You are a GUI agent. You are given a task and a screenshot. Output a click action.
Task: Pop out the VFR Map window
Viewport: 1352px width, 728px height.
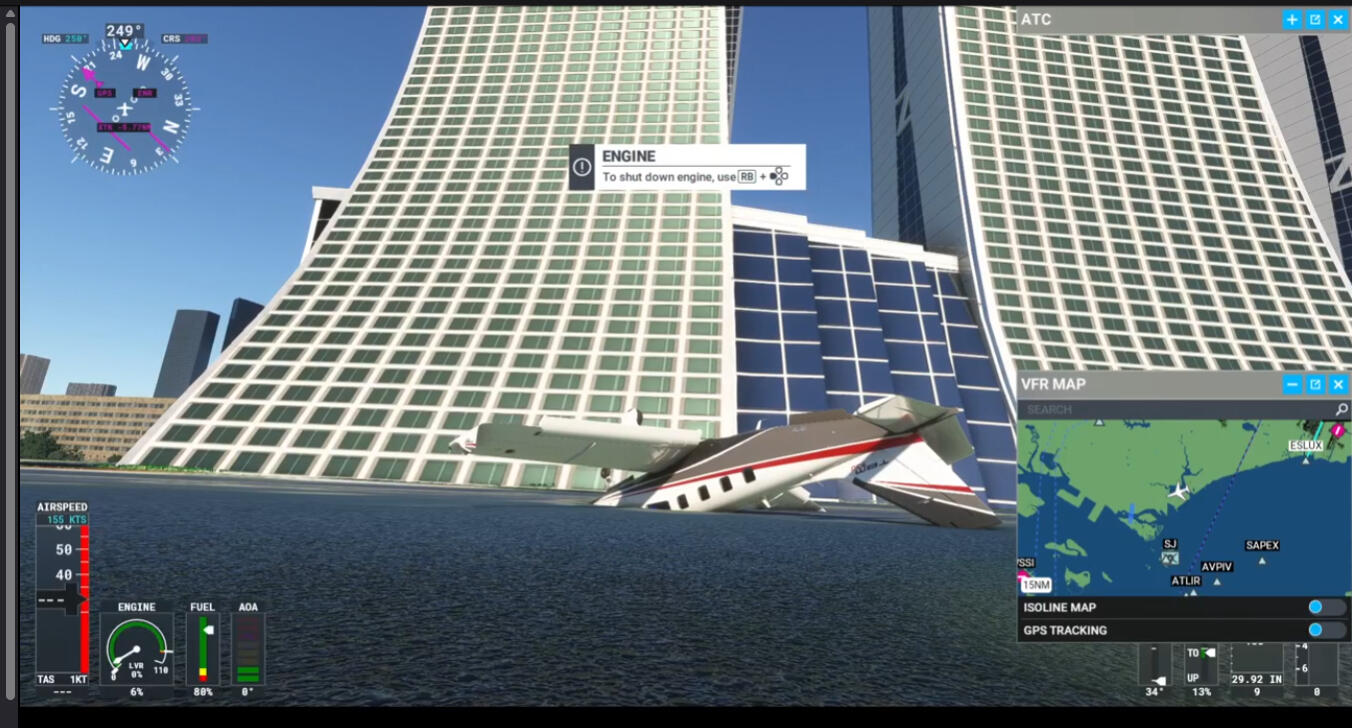click(x=1315, y=384)
